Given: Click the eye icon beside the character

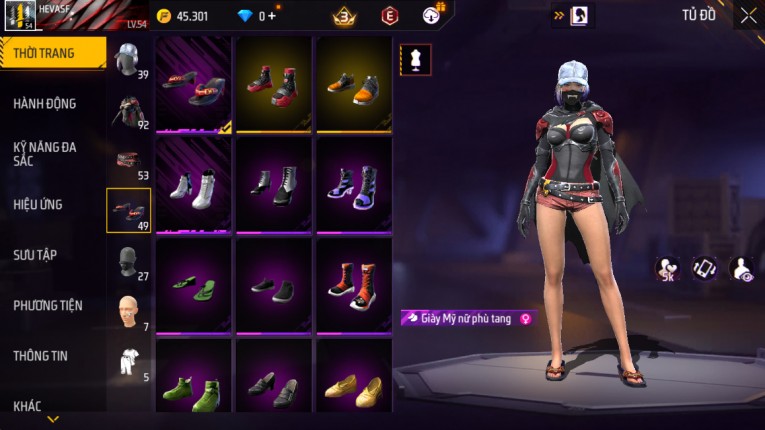Looking at the screenshot, I should tap(742, 268).
